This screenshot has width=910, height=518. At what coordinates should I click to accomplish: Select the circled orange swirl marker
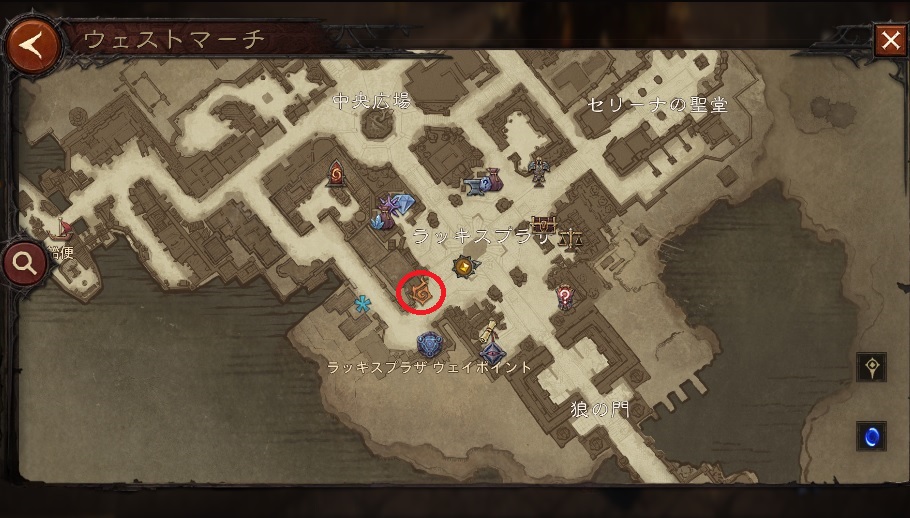(421, 292)
